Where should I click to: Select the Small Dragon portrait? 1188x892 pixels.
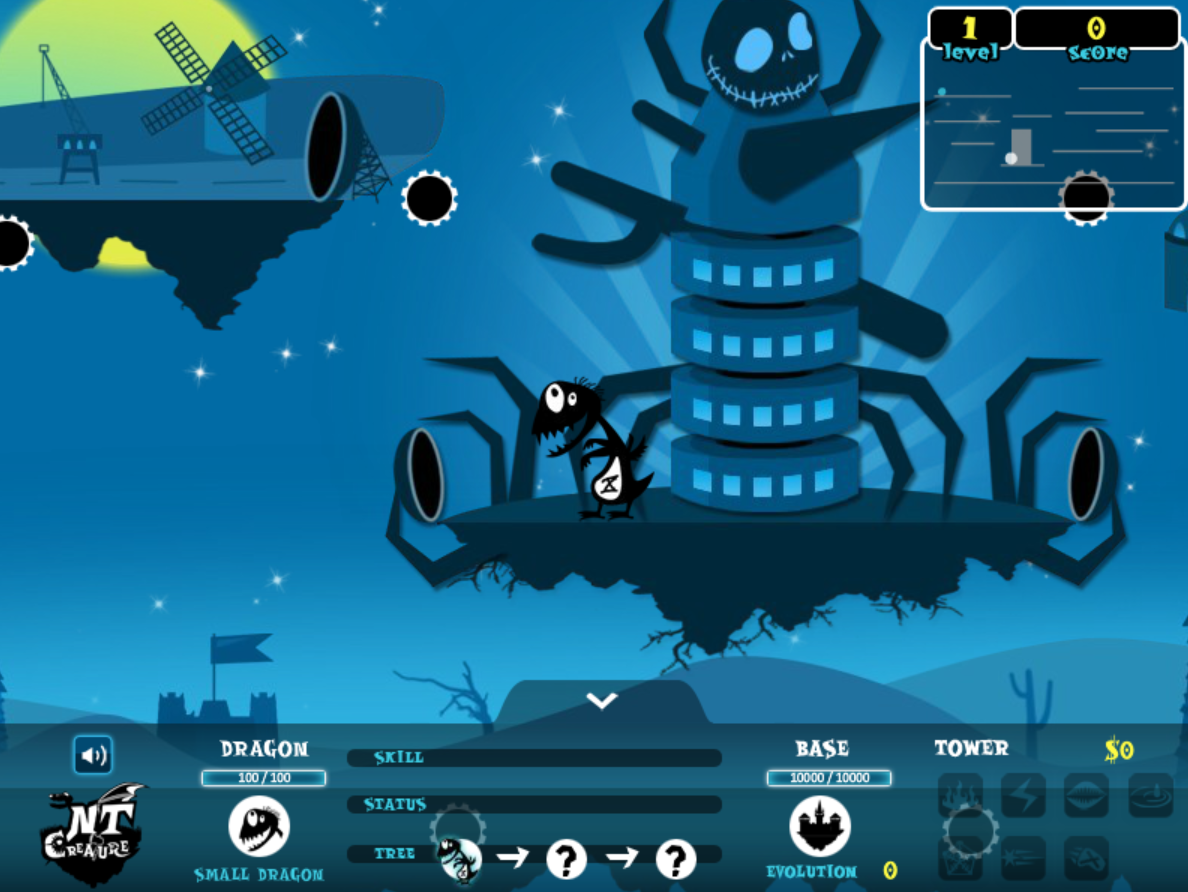[259, 826]
